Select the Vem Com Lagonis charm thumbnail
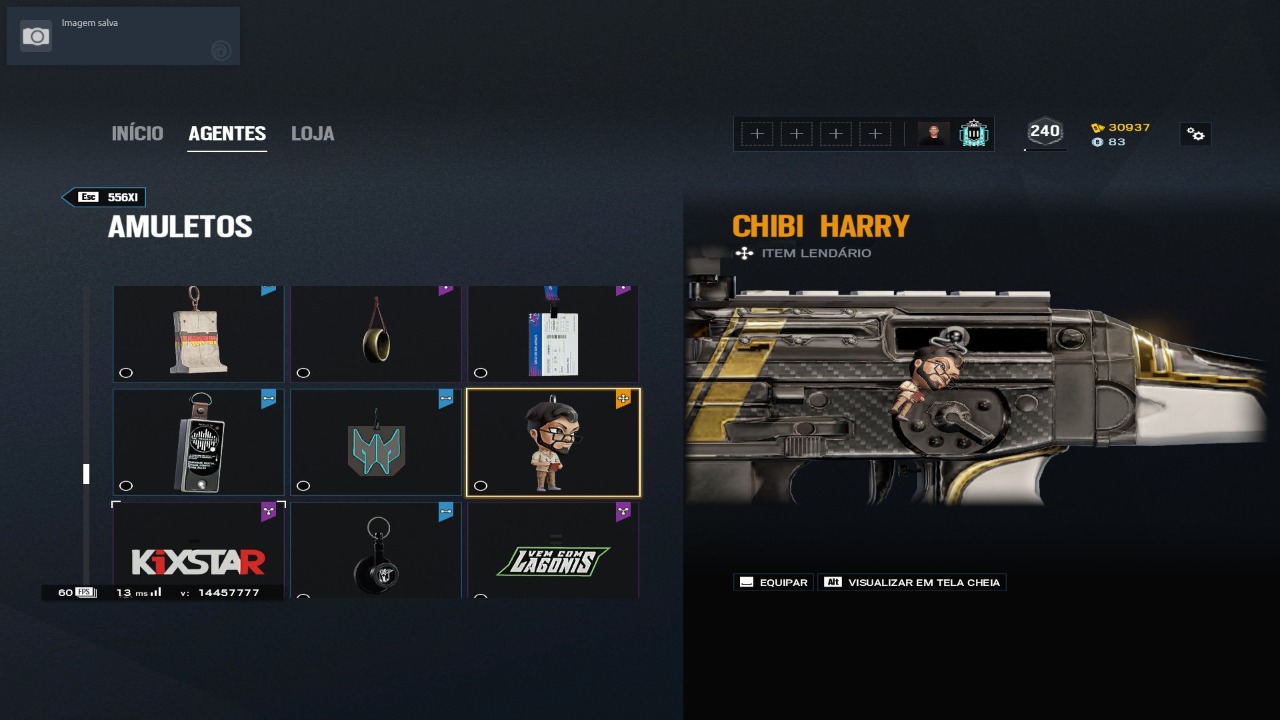The height and width of the screenshot is (720, 1280). pyautogui.click(x=553, y=550)
